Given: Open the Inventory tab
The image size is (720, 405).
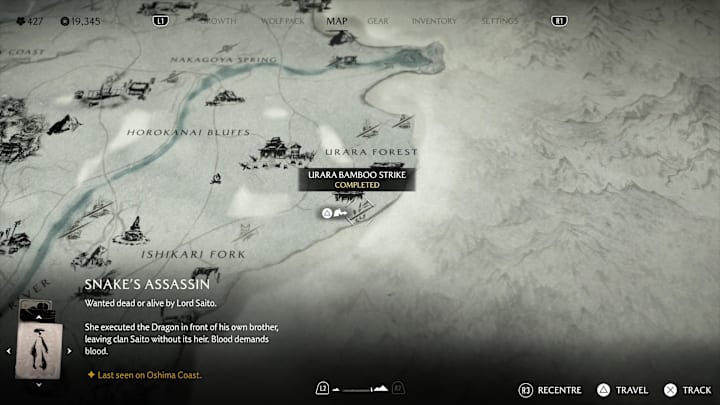Looking at the screenshot, I should point(434,20).
